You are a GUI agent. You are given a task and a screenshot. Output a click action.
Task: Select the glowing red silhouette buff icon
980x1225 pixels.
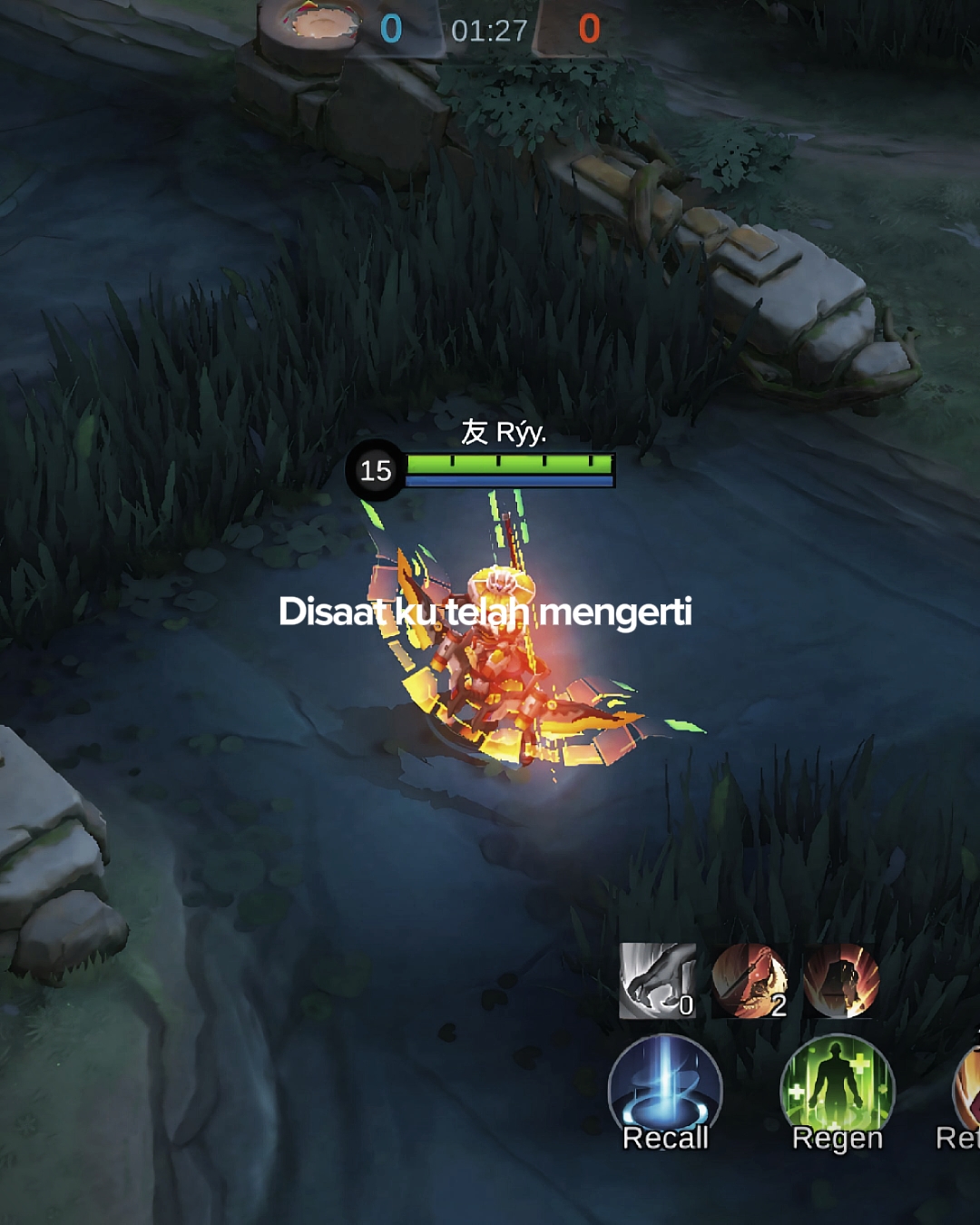coord(841,981)
